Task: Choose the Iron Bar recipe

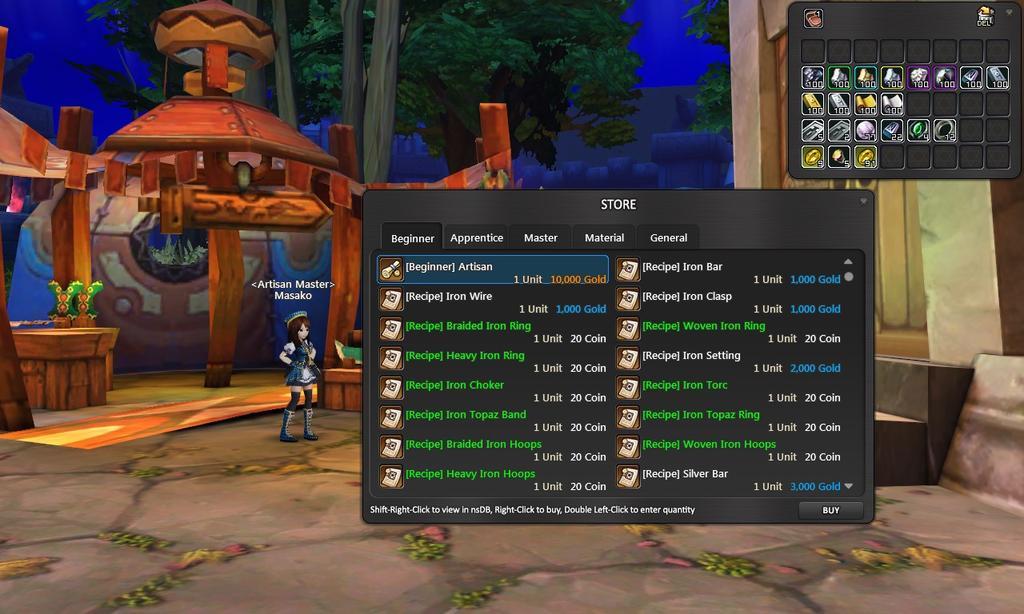Action: [729, 271]
